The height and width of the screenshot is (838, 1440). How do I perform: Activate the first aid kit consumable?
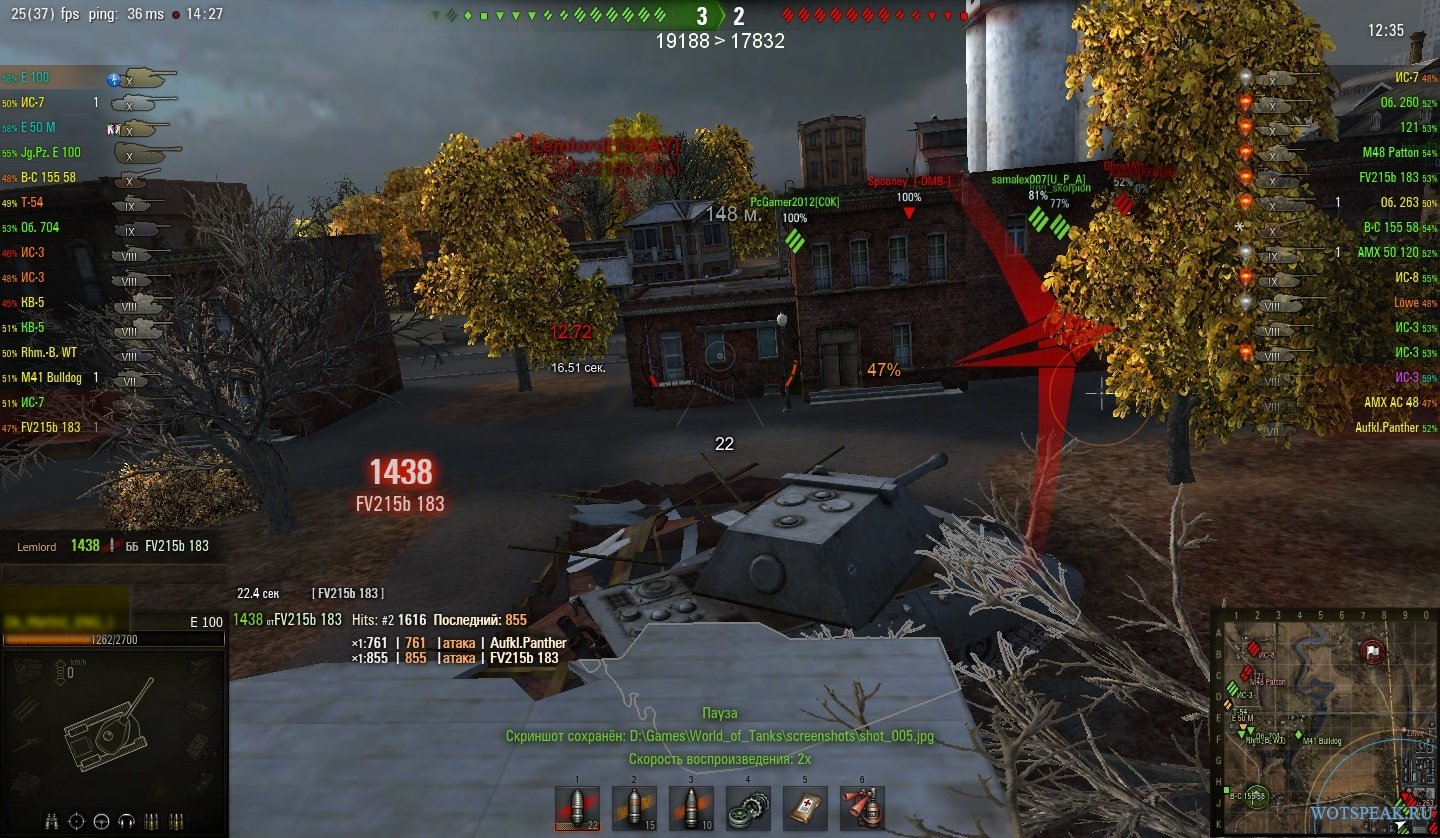pos(804,808)
